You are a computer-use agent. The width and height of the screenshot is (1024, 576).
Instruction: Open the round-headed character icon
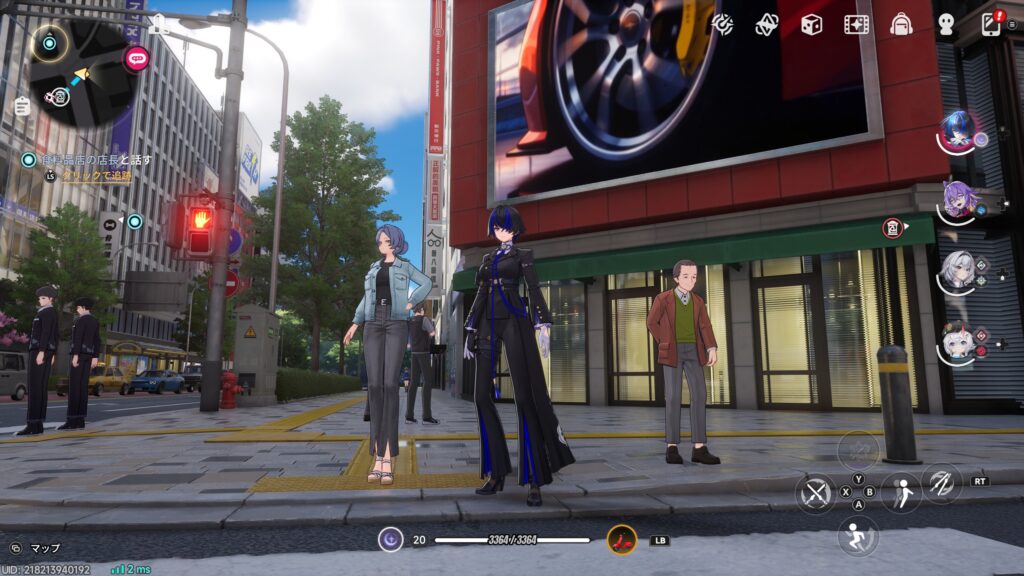pyautogui.click(x=946, y=25)
